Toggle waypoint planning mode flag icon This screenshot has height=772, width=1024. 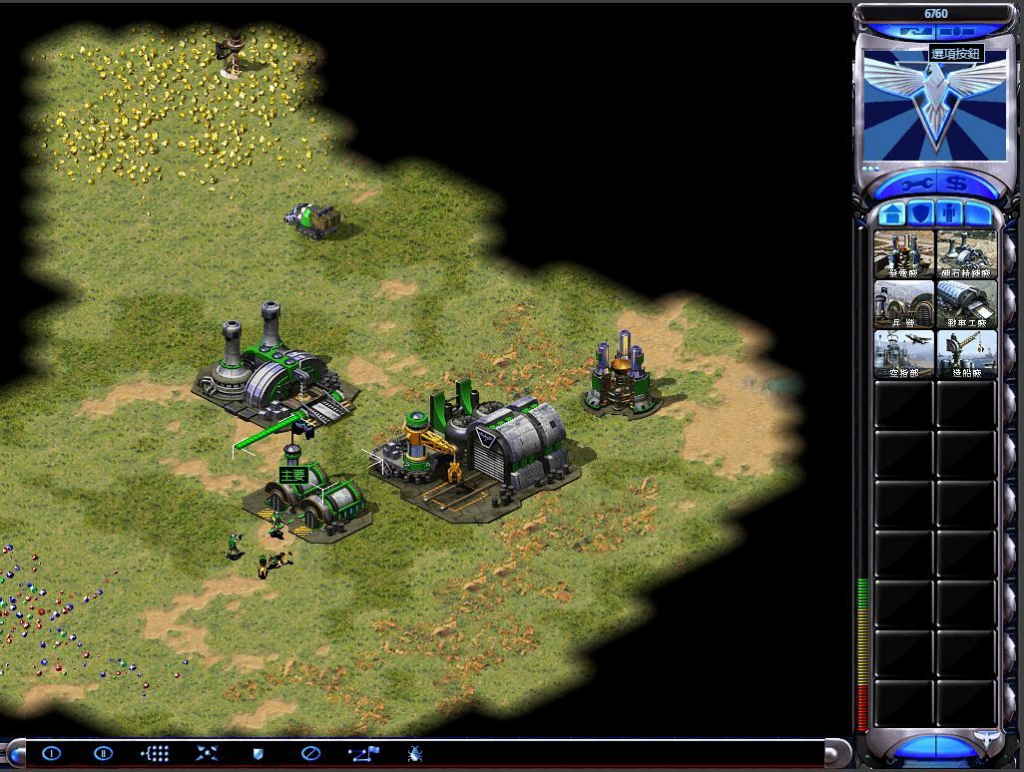(x=362, y=753)
